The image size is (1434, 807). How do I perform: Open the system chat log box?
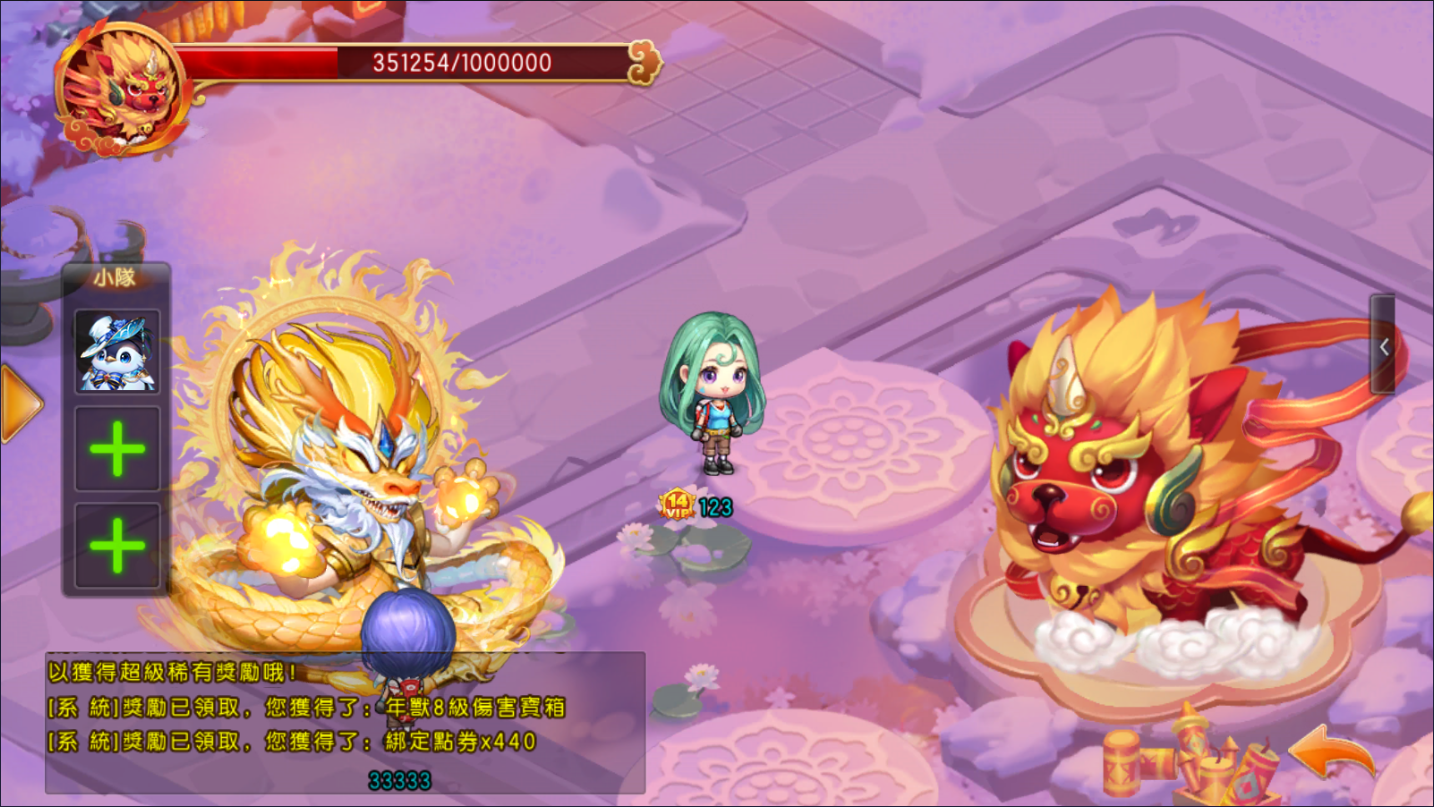345,722
